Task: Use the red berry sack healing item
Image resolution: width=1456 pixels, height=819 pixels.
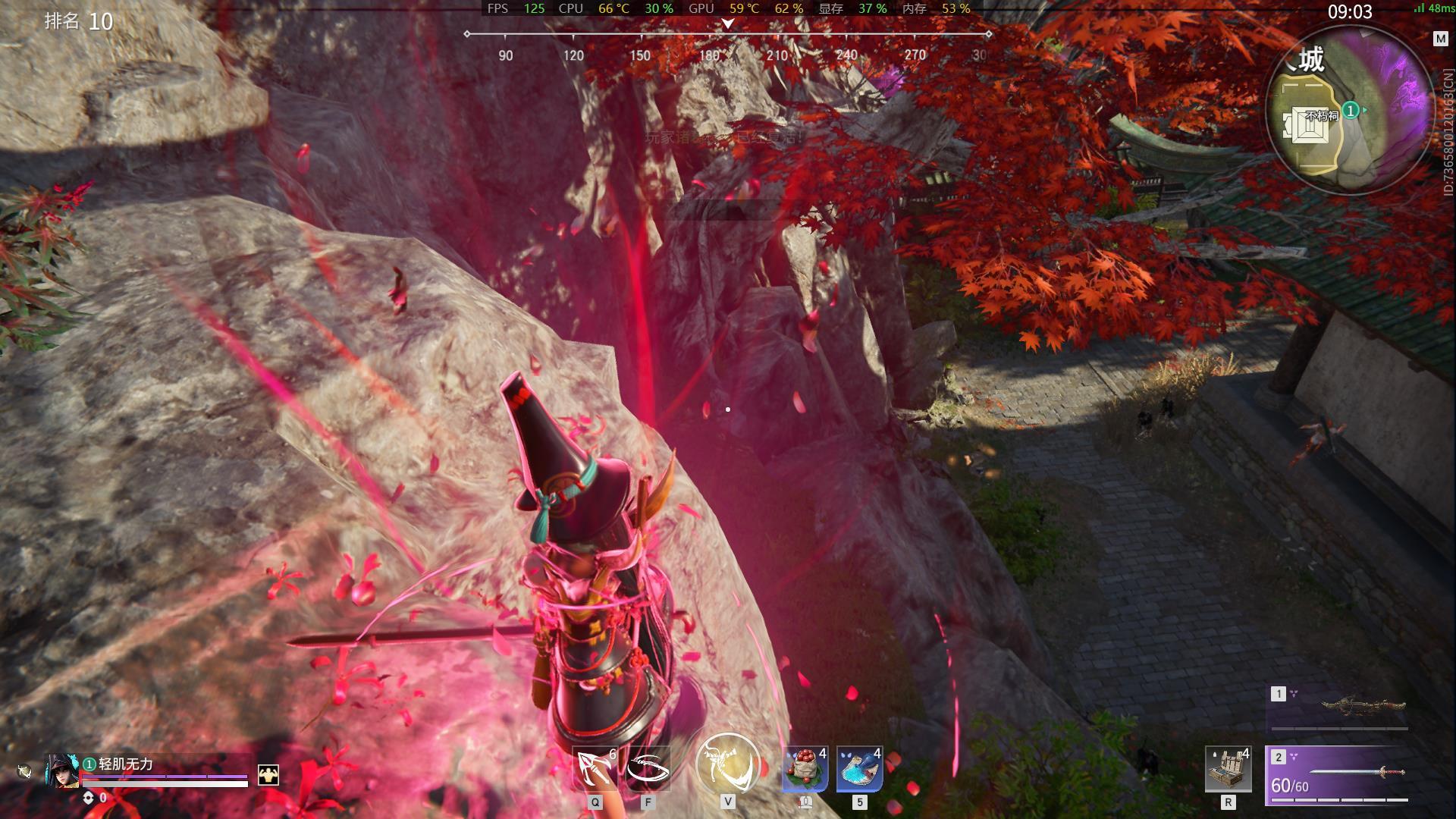Action: pyautogui.click(x=805, y=769)
